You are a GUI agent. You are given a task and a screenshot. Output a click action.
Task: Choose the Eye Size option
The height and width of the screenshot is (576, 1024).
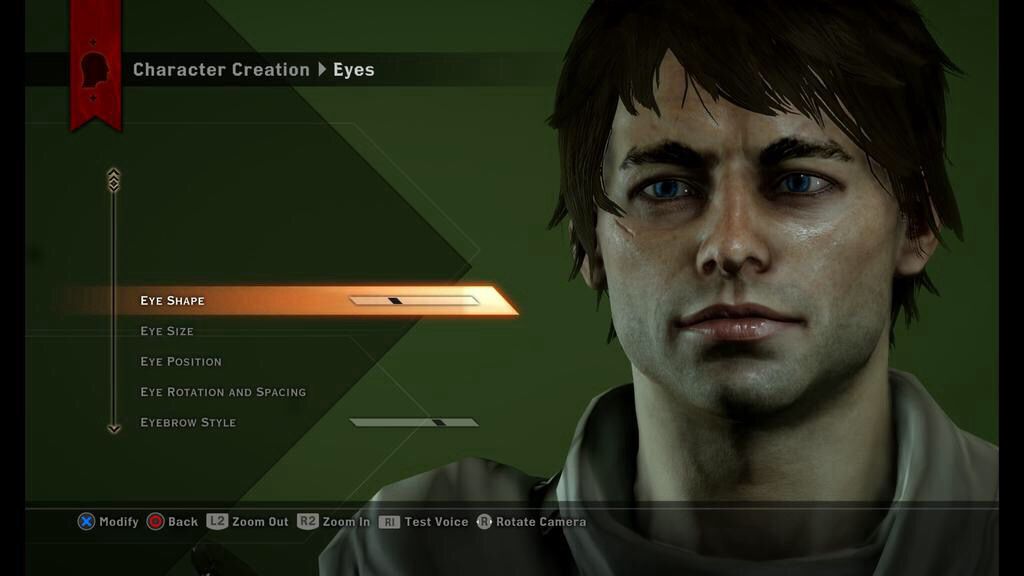coord(167,331)
